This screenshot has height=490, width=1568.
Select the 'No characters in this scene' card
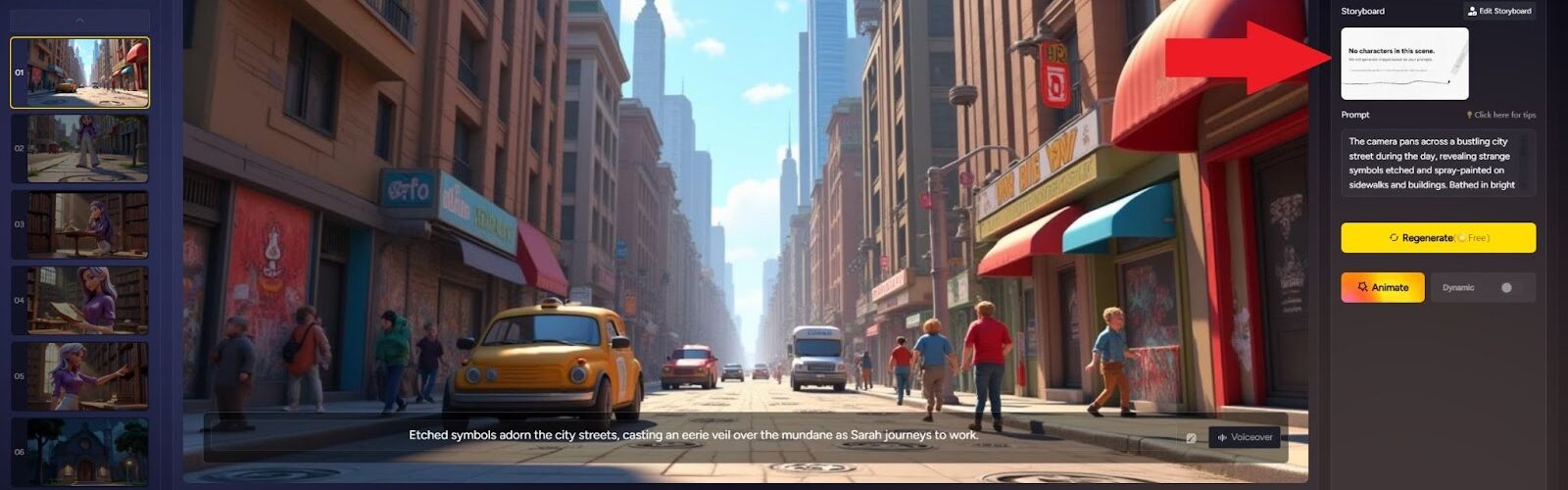tap(1404, 63)
